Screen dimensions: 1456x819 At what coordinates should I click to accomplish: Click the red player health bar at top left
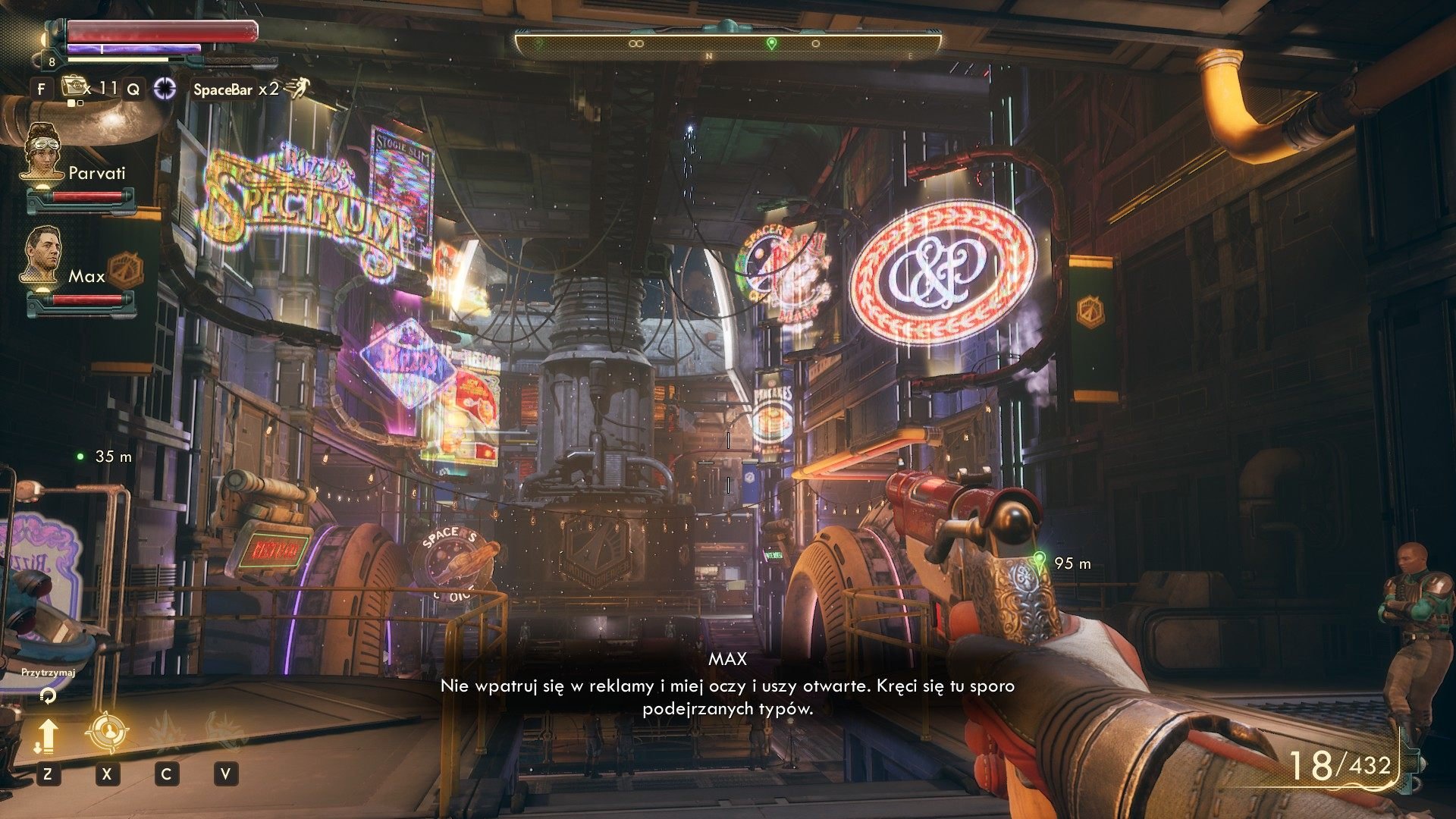tap(162, 33)
